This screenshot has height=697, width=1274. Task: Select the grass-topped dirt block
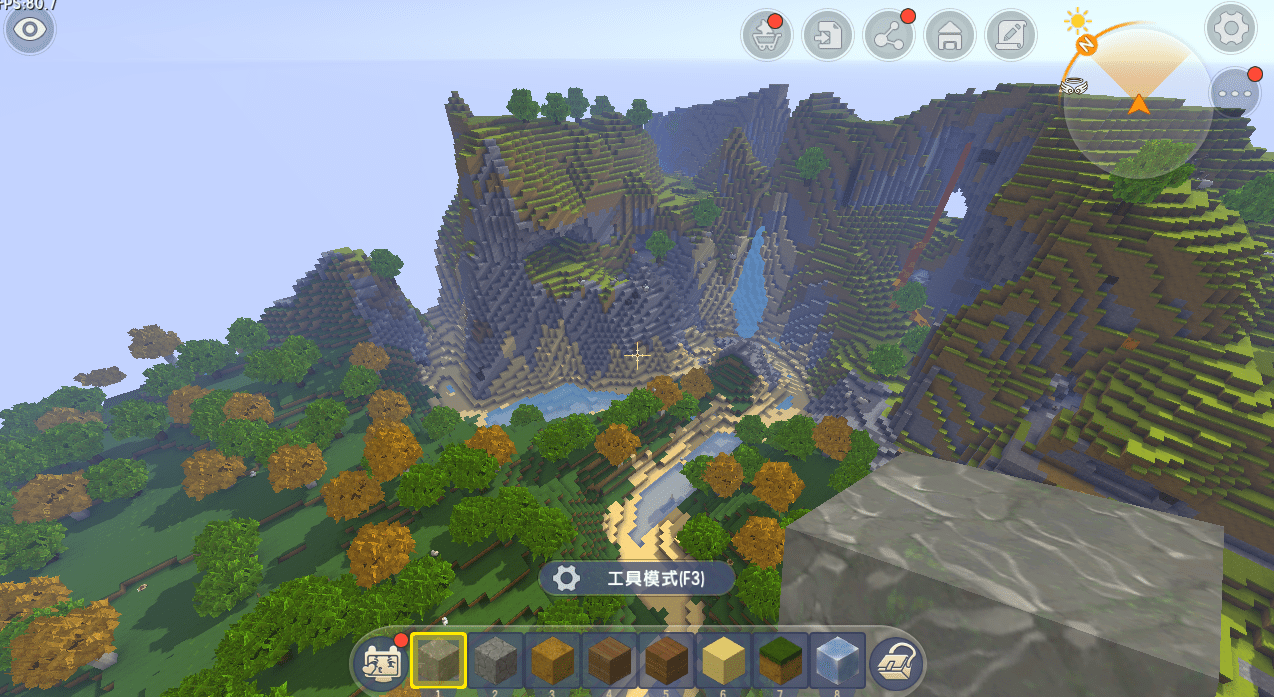click(782, 660)
